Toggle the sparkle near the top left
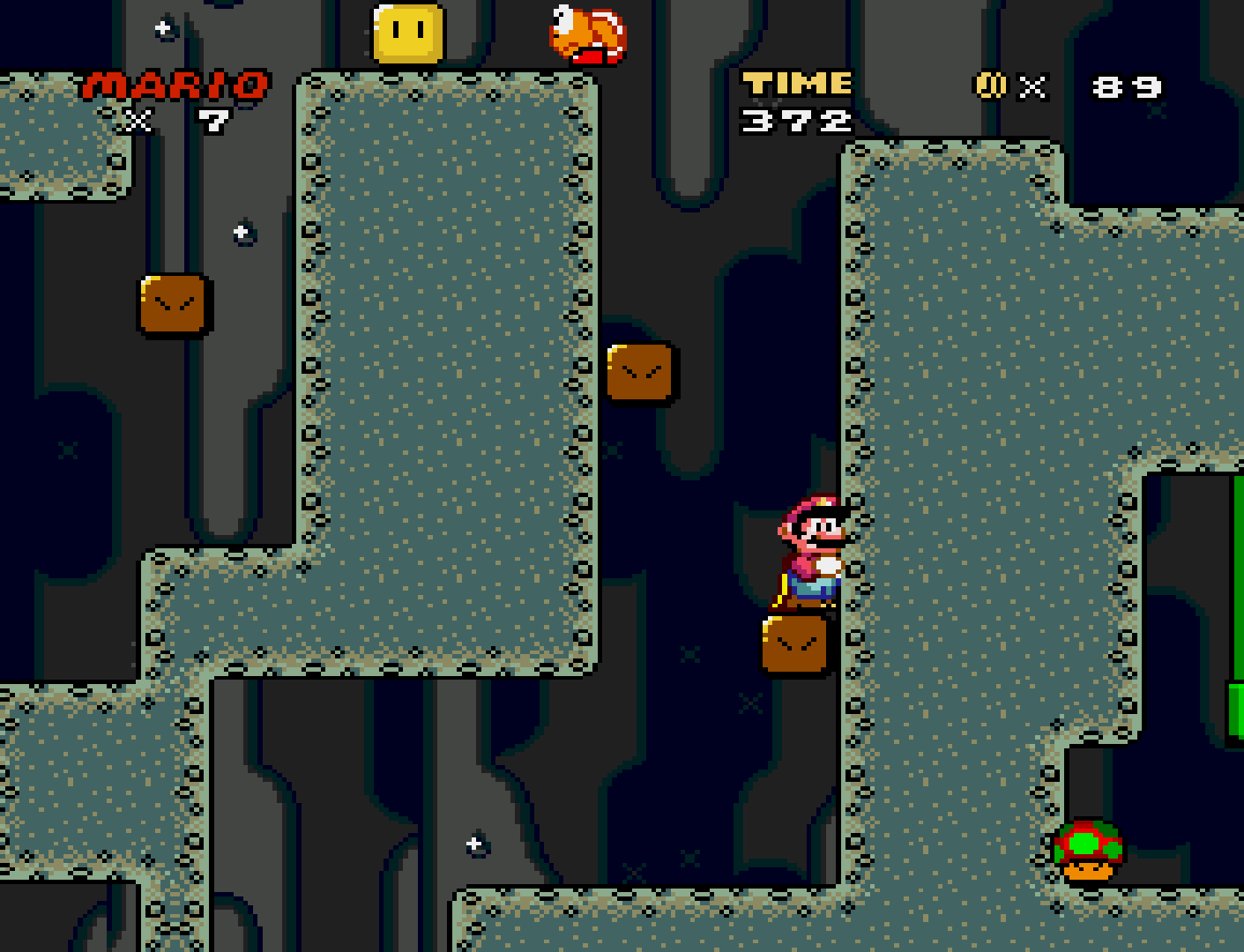 160,29
